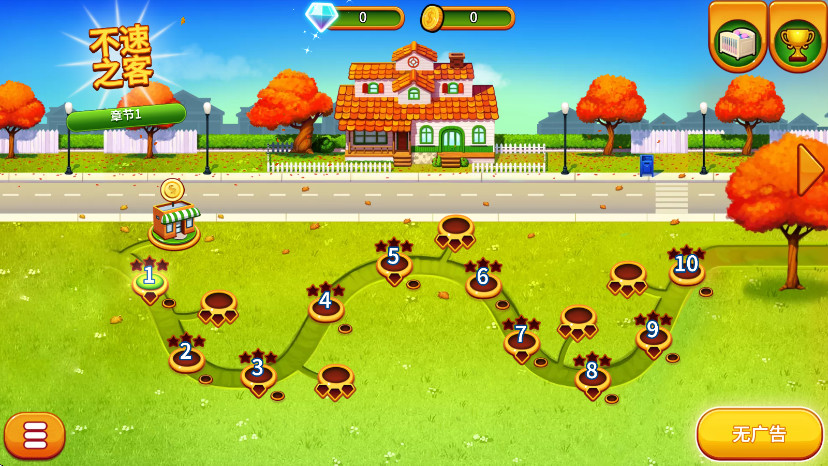The width and height of the screenshot is (828, 466).
Task: Open the trophy achievements panel
Action: [797, 37]
